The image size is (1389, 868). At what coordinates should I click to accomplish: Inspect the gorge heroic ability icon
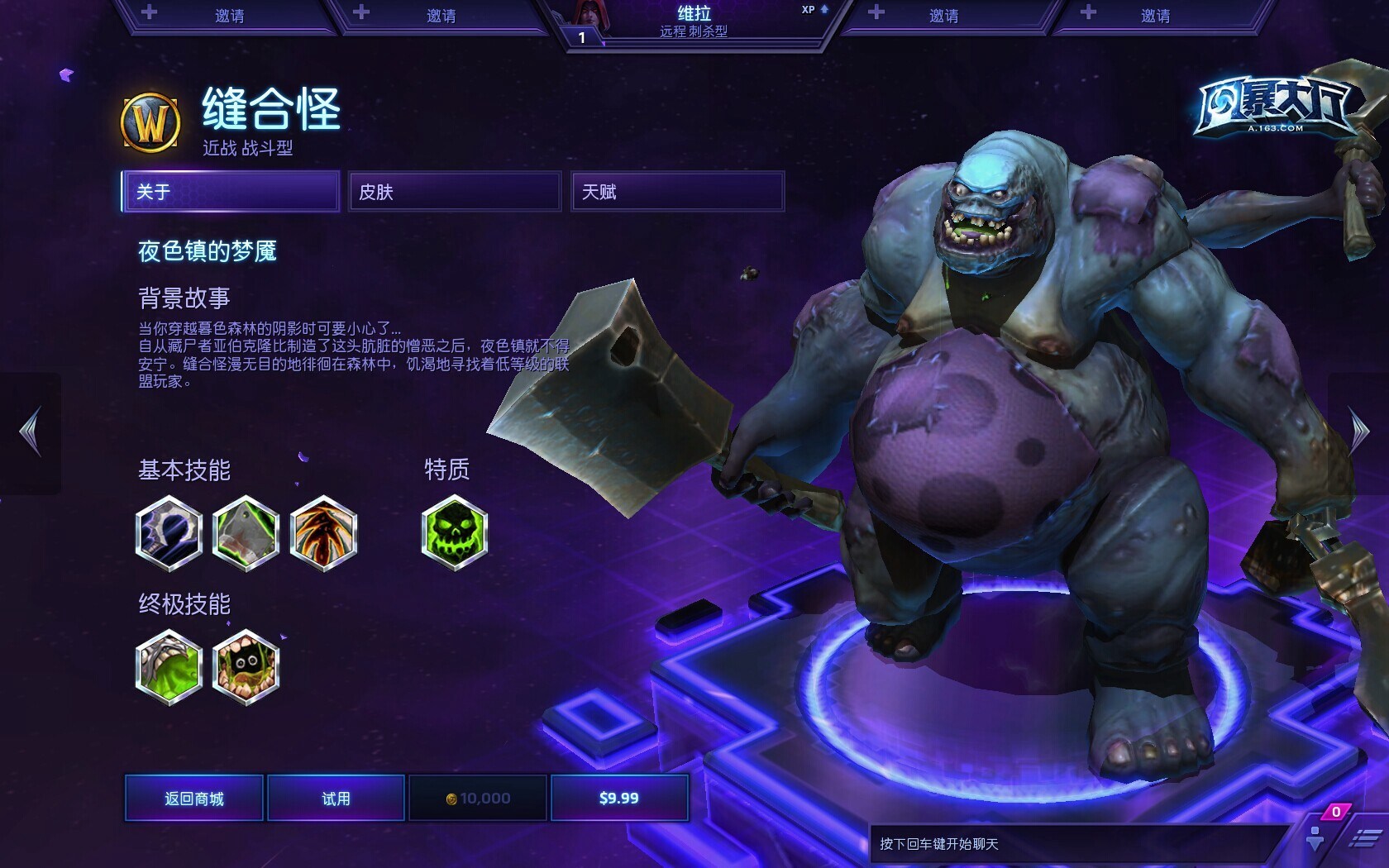tap(246, 666)
